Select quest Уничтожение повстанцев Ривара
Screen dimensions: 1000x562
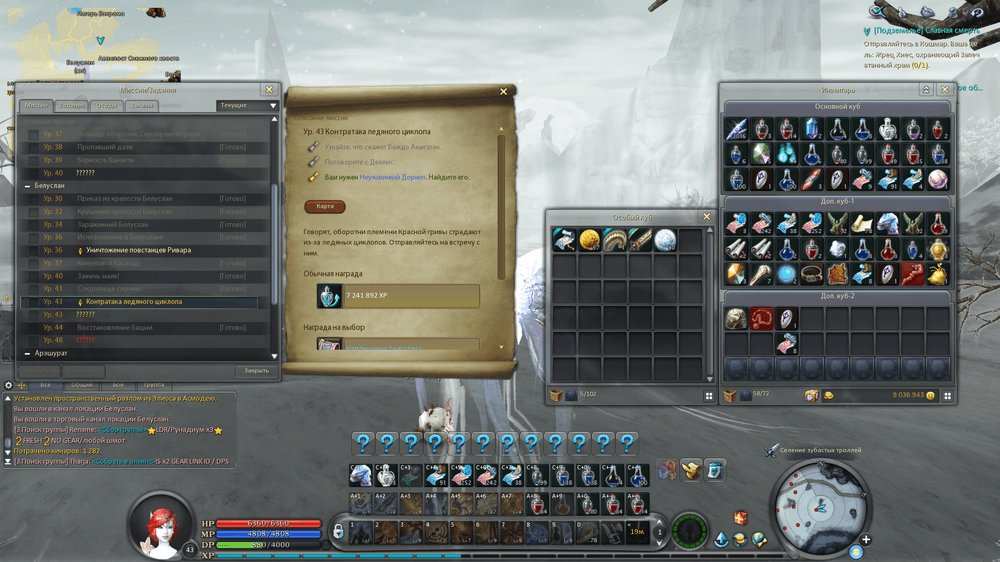[138, 250]
